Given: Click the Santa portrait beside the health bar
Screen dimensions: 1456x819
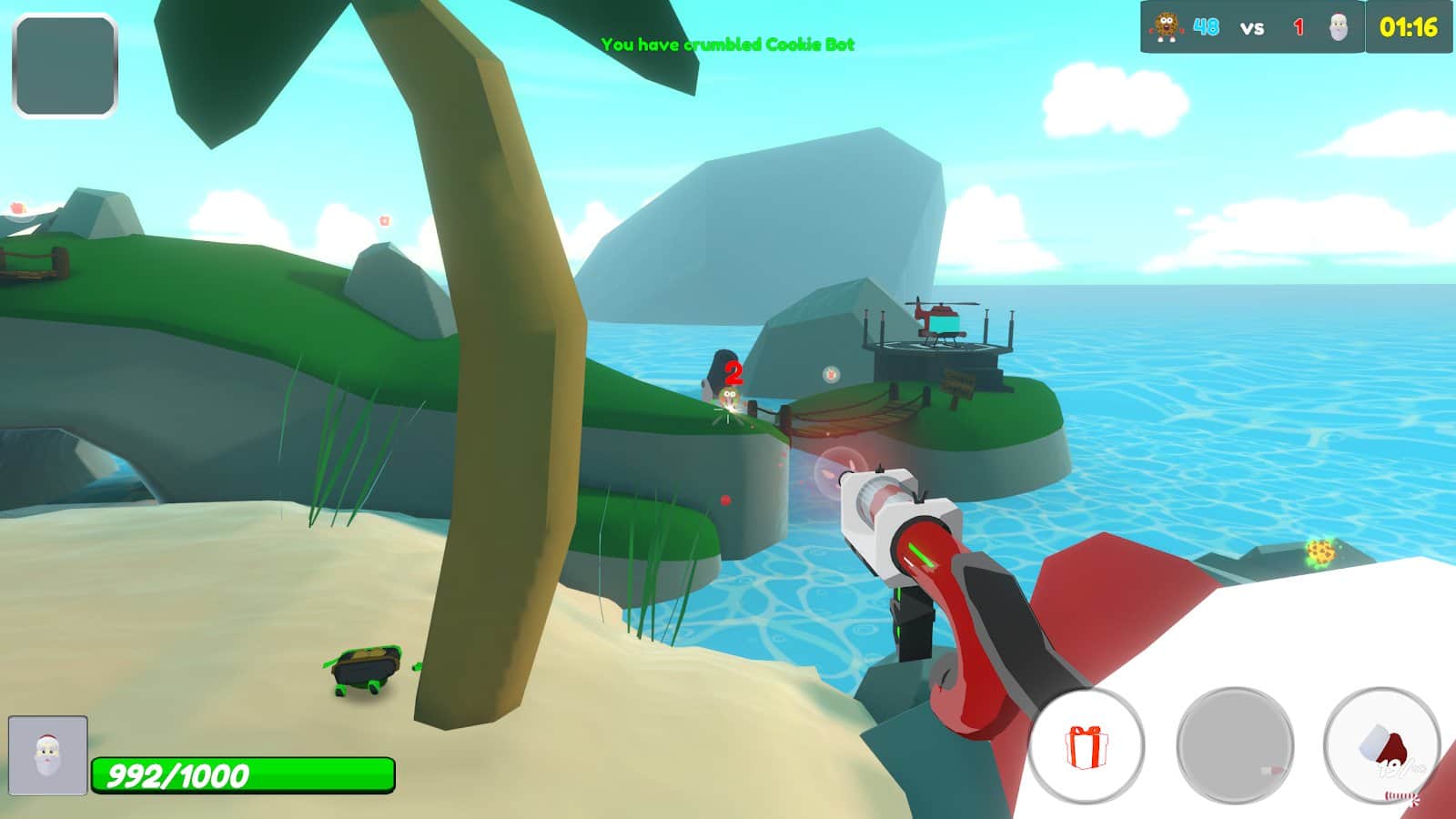Looking at the screenshot, I should pos(48,755).
